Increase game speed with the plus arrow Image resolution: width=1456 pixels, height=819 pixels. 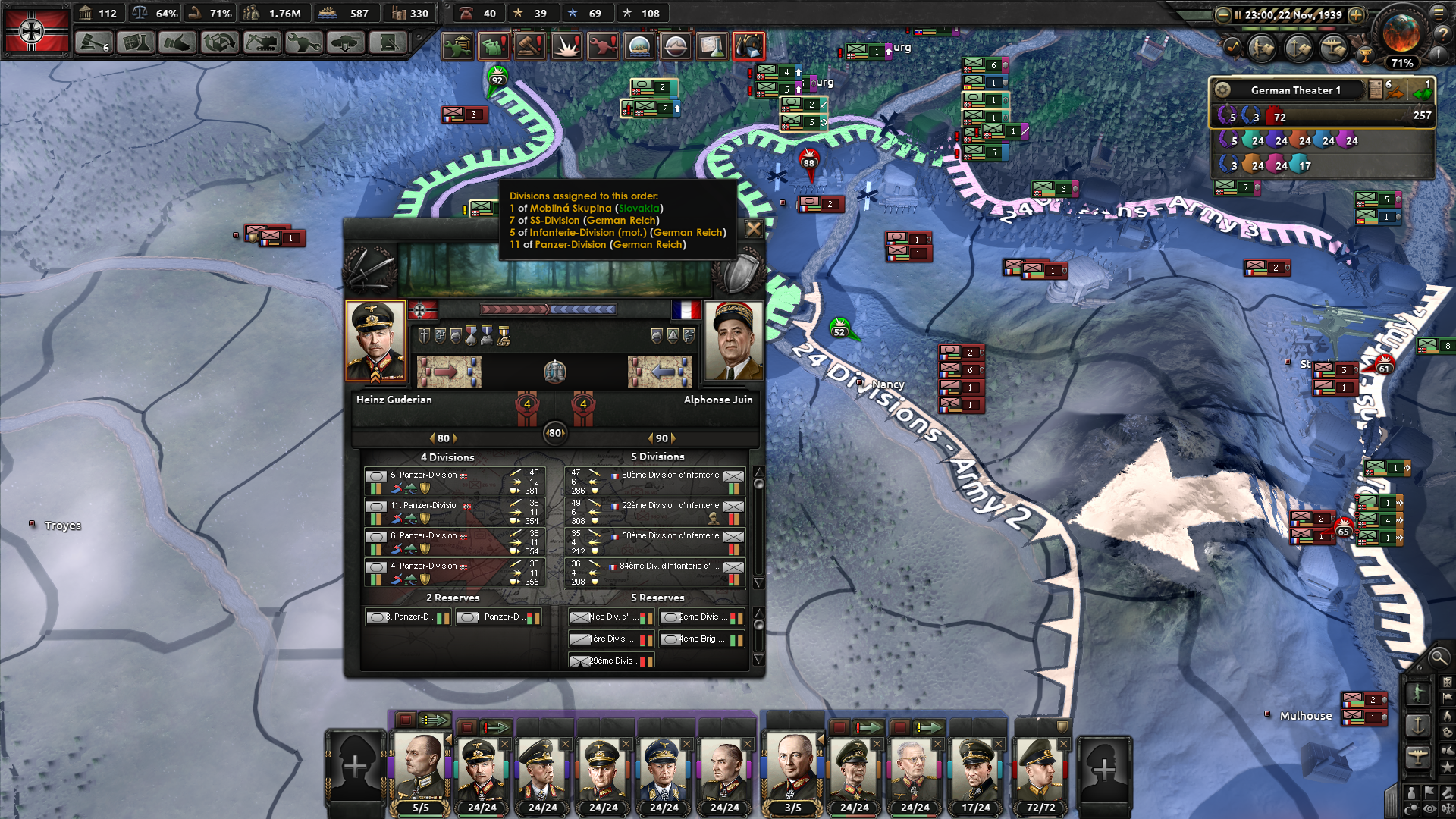[1356, 14]
